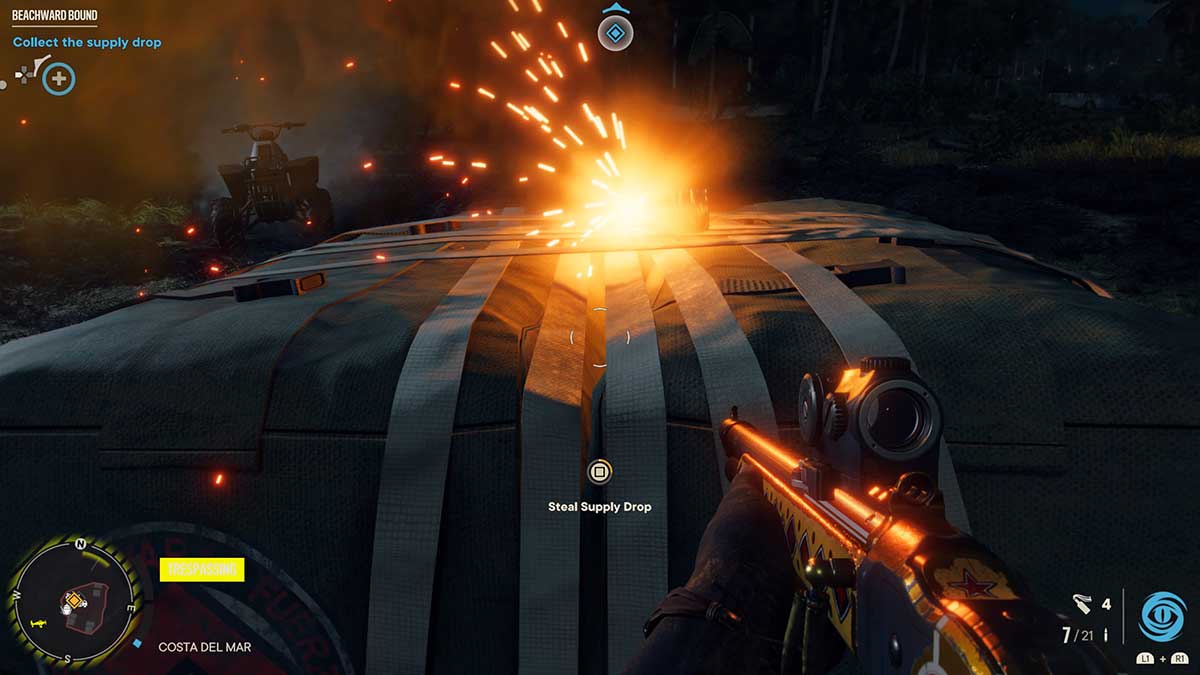This screenshot has width=1200, height=675.
Task: Click the Beachward Bound quest tracker
Action: tap(55, 16)
